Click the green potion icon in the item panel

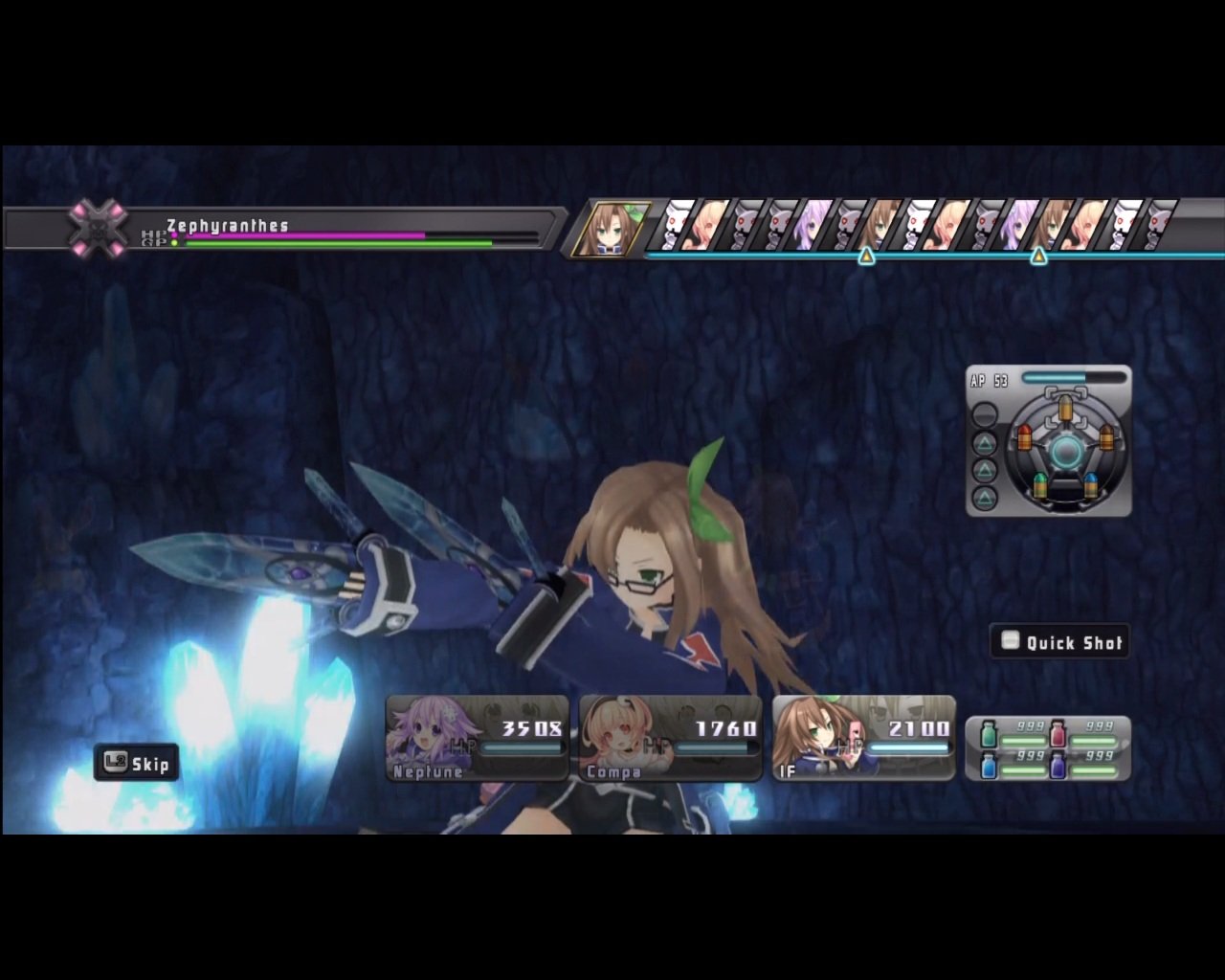[989, 734]
